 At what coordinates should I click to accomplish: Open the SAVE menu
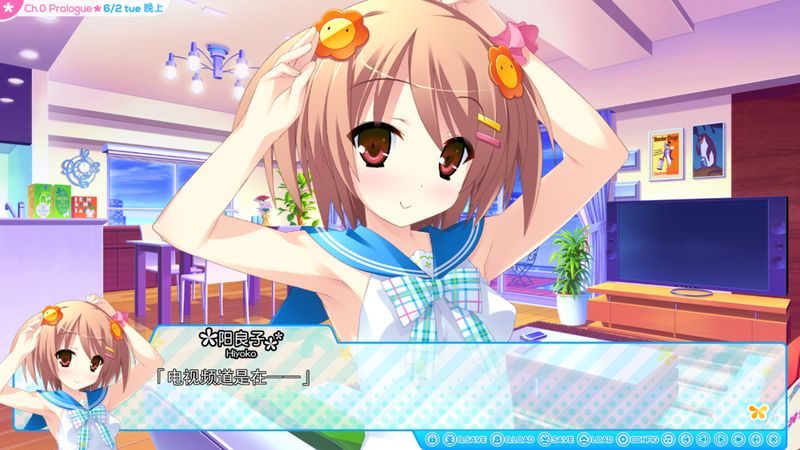(x=556, y=439)
